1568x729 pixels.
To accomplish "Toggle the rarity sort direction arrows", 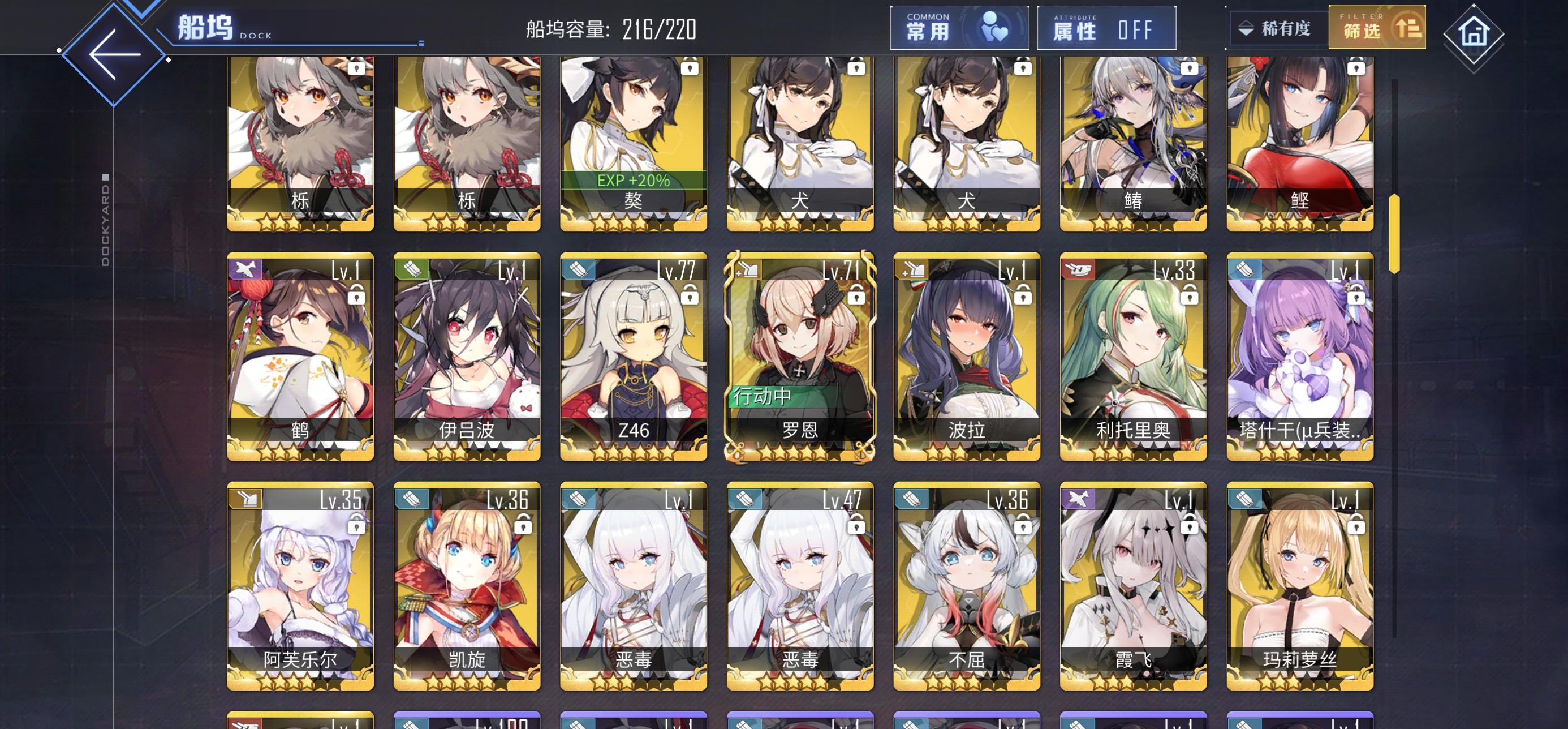I will [x=1248, y=27].
